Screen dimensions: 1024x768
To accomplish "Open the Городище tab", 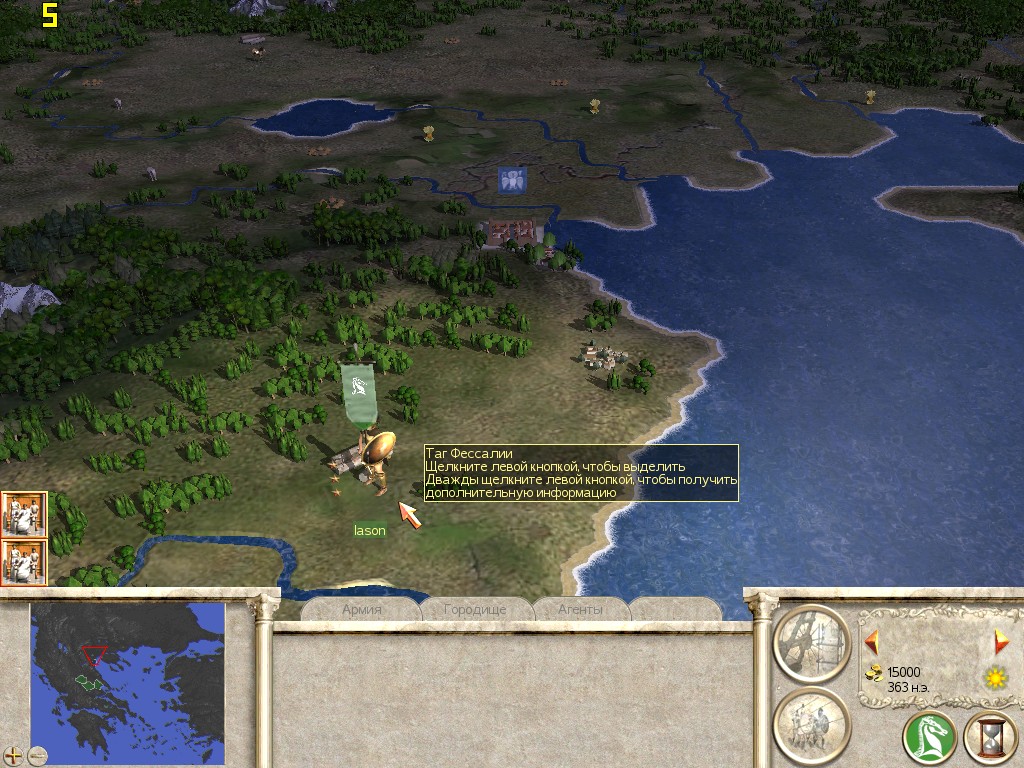I will pyautogui.click(x=475, y=609).
